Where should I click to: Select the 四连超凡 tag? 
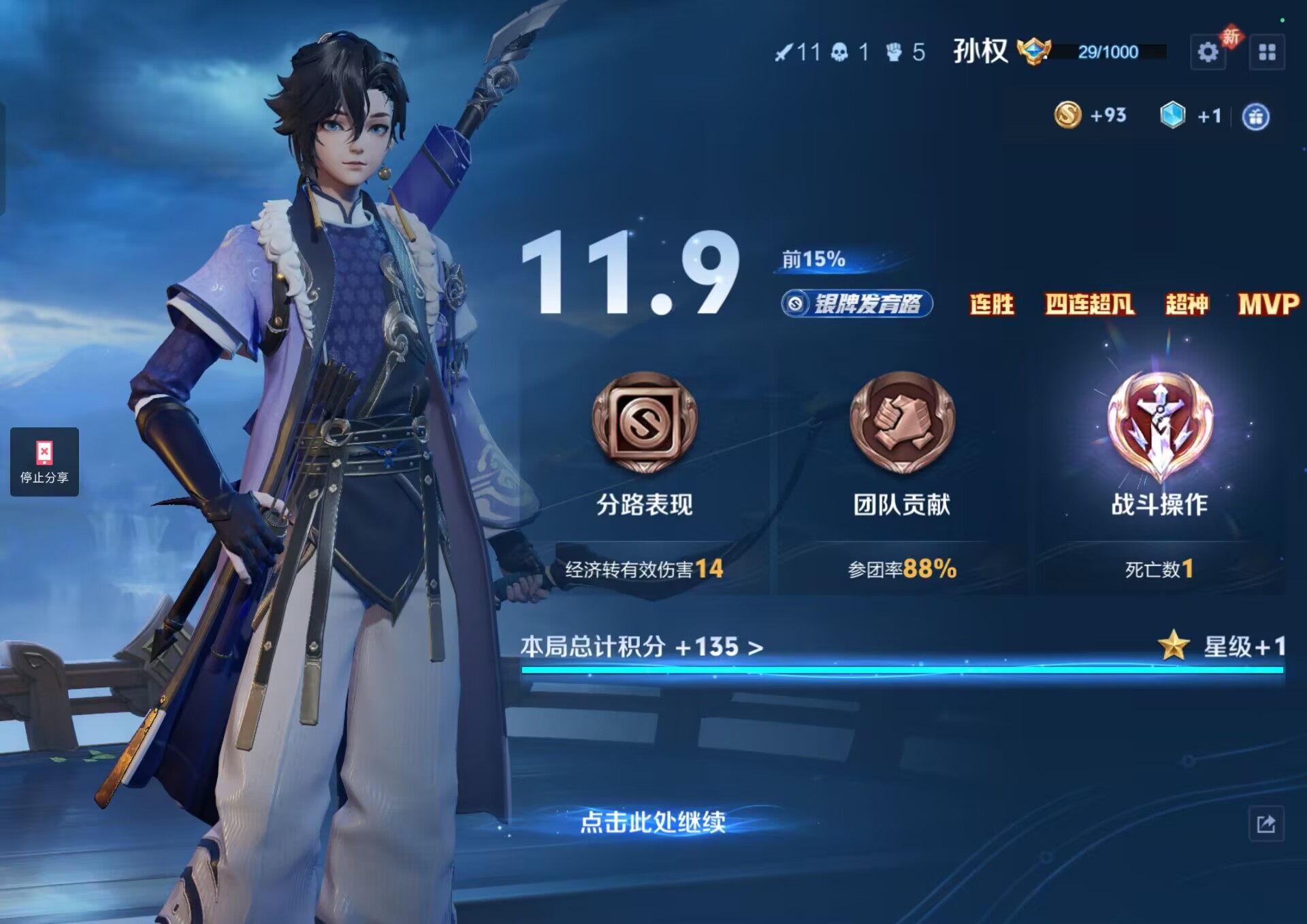click(x=1091, y=306)
